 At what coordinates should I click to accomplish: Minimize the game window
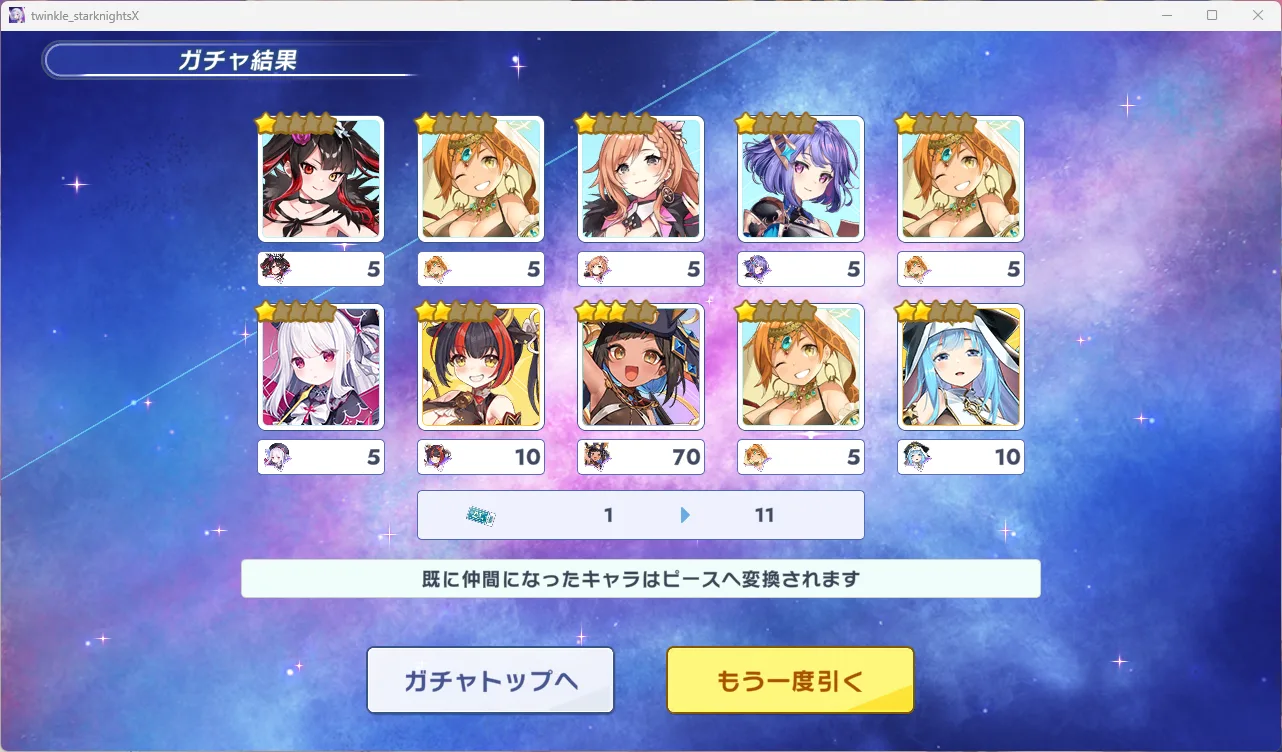pos(1167,15)
